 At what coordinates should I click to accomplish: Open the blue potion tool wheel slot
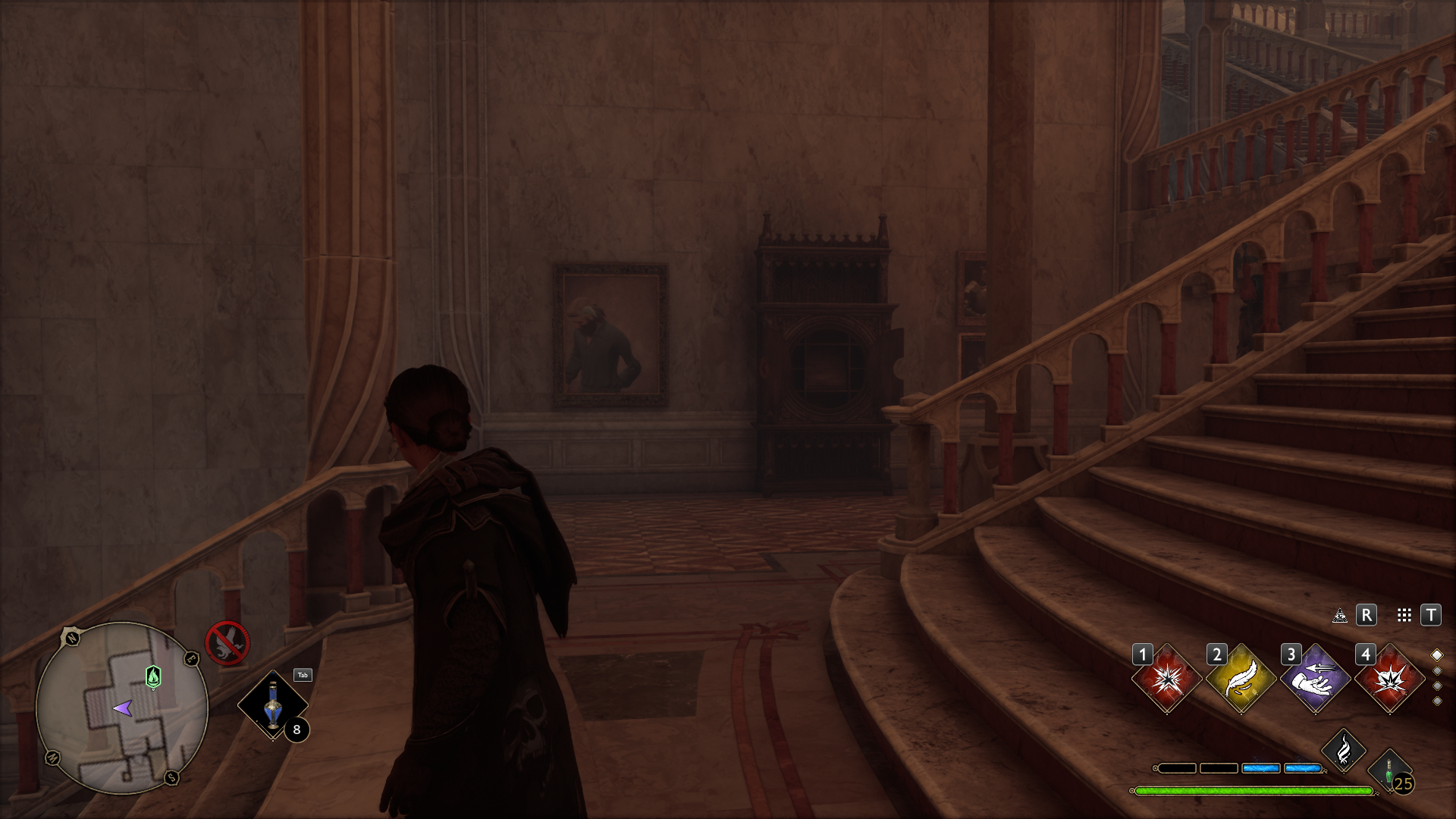click(x=273, y=705)
